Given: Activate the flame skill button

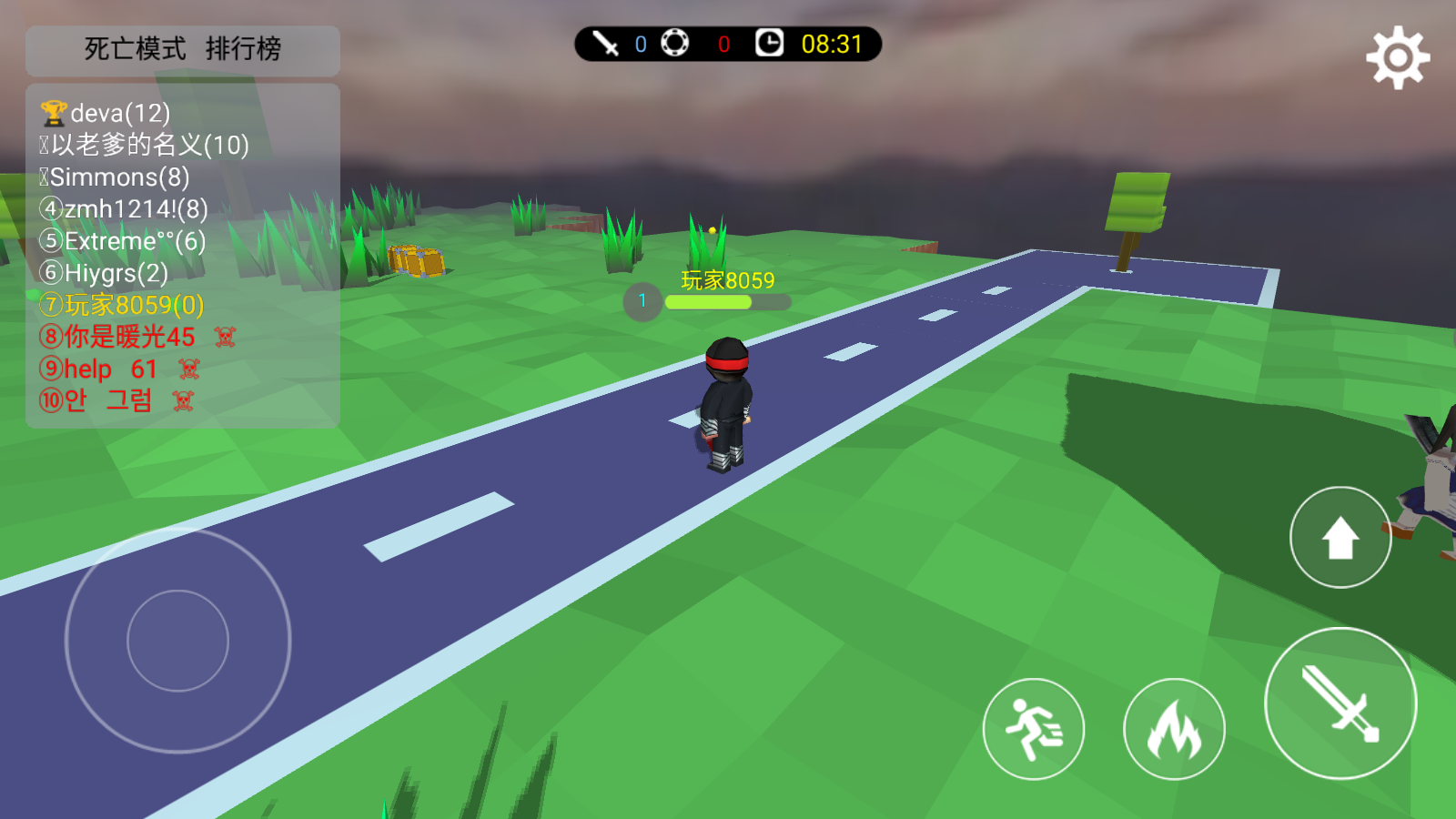Looking at the screenshot, I should point(1174,729).
